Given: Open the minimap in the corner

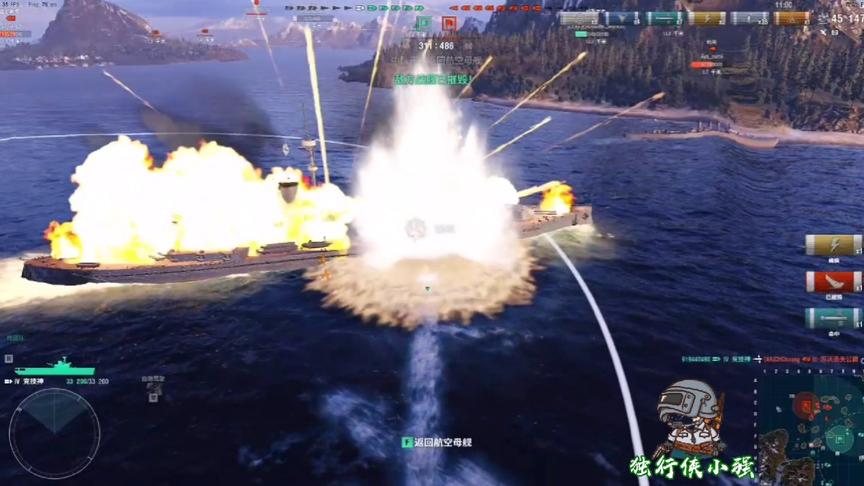Looking at the screenshot, I should pos(809,427).
